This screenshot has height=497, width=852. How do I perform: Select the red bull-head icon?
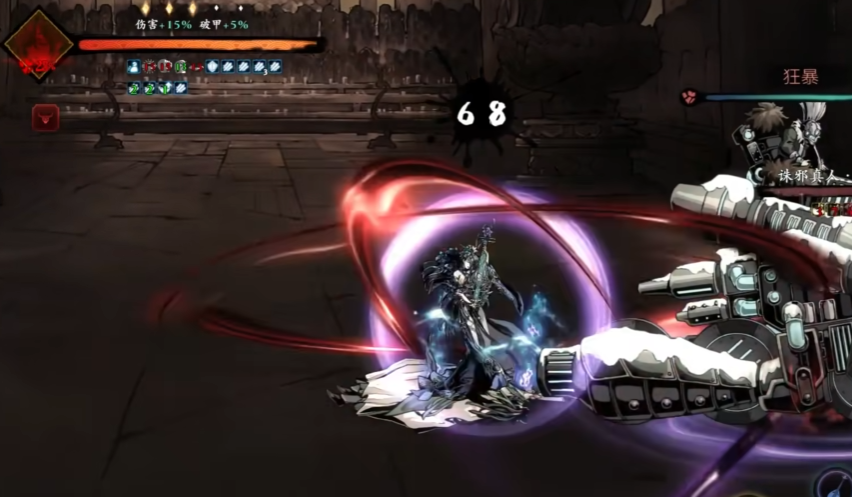point(45,118)
